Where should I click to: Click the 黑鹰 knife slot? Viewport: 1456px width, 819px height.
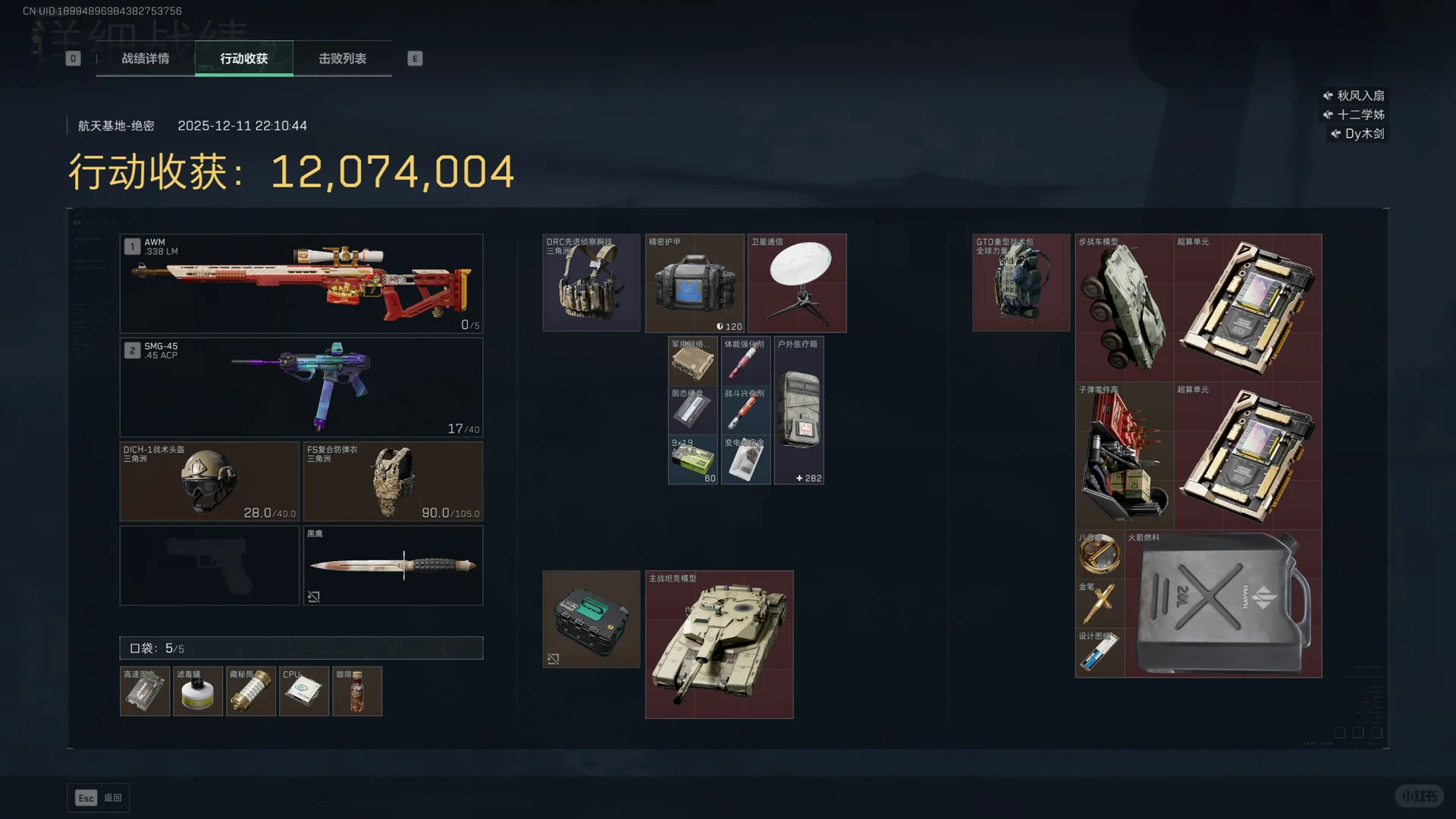[x=393, y=566]
